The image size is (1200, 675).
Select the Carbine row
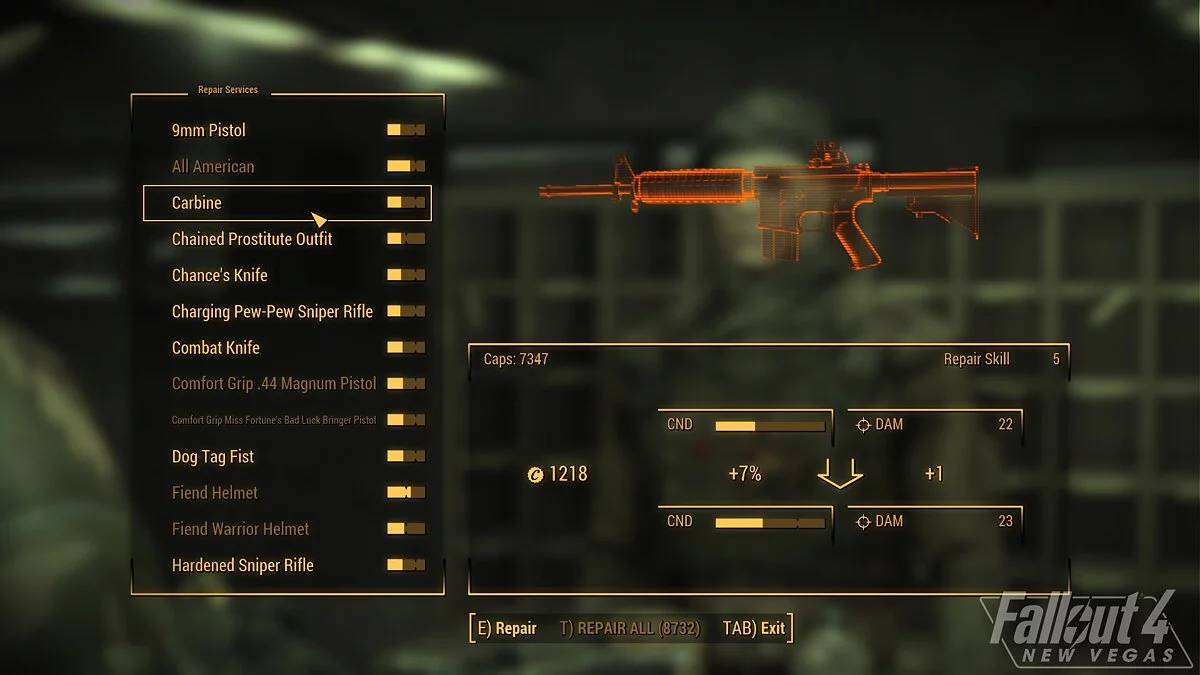coord(197,202)
